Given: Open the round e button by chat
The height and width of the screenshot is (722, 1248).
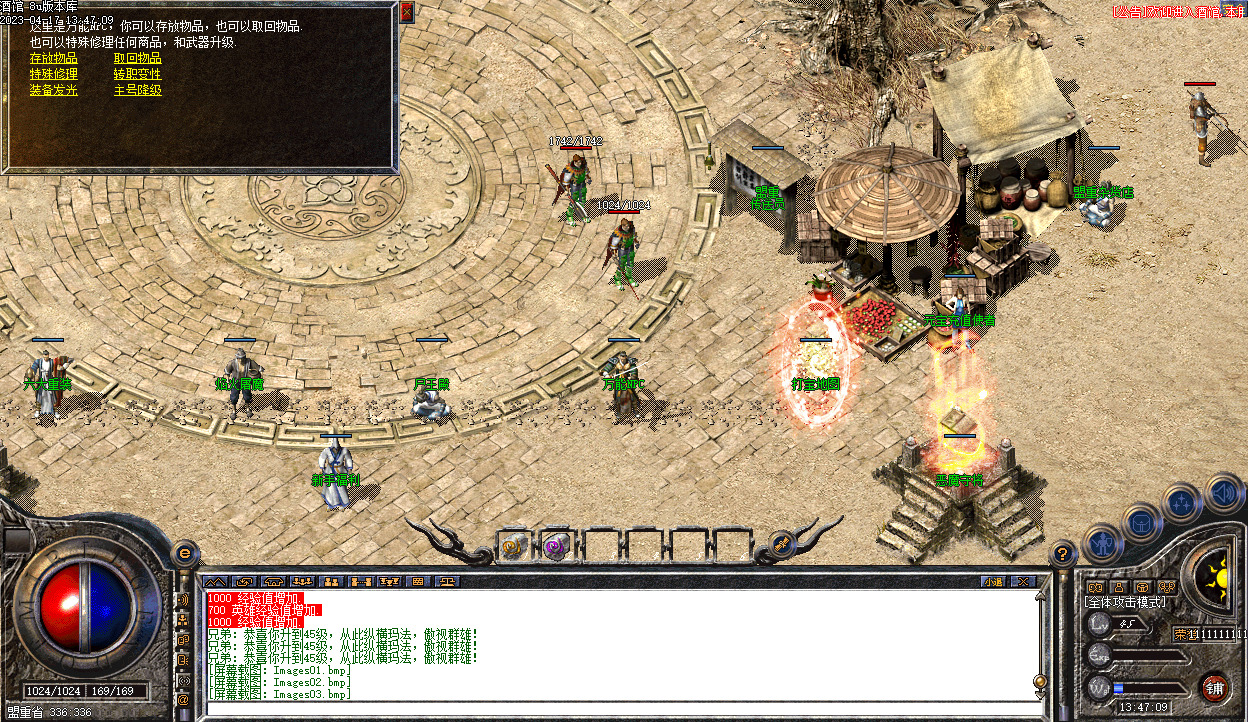Looking at the screenshot, I should 185,552.
